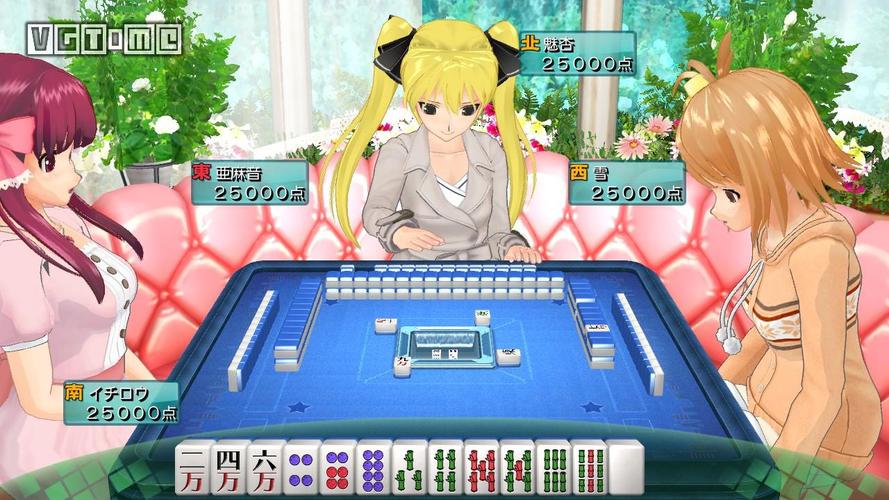Choose the 四万 (4 characters) tile
The image size is (889, 500).
pyautogui.click(x=229, y=469)
